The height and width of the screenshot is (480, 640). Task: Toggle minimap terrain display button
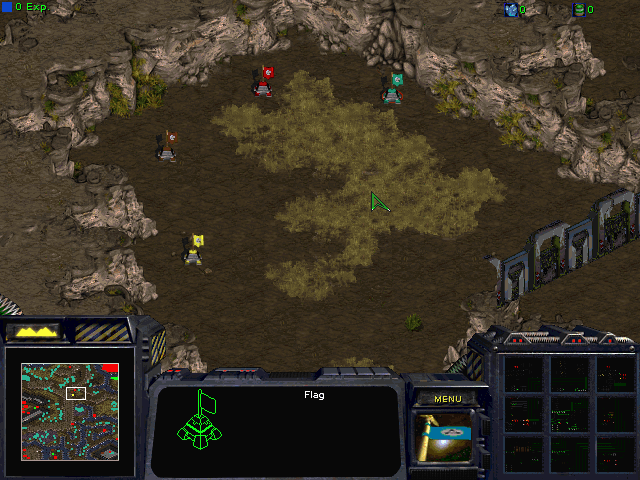[x=33, y=330]
